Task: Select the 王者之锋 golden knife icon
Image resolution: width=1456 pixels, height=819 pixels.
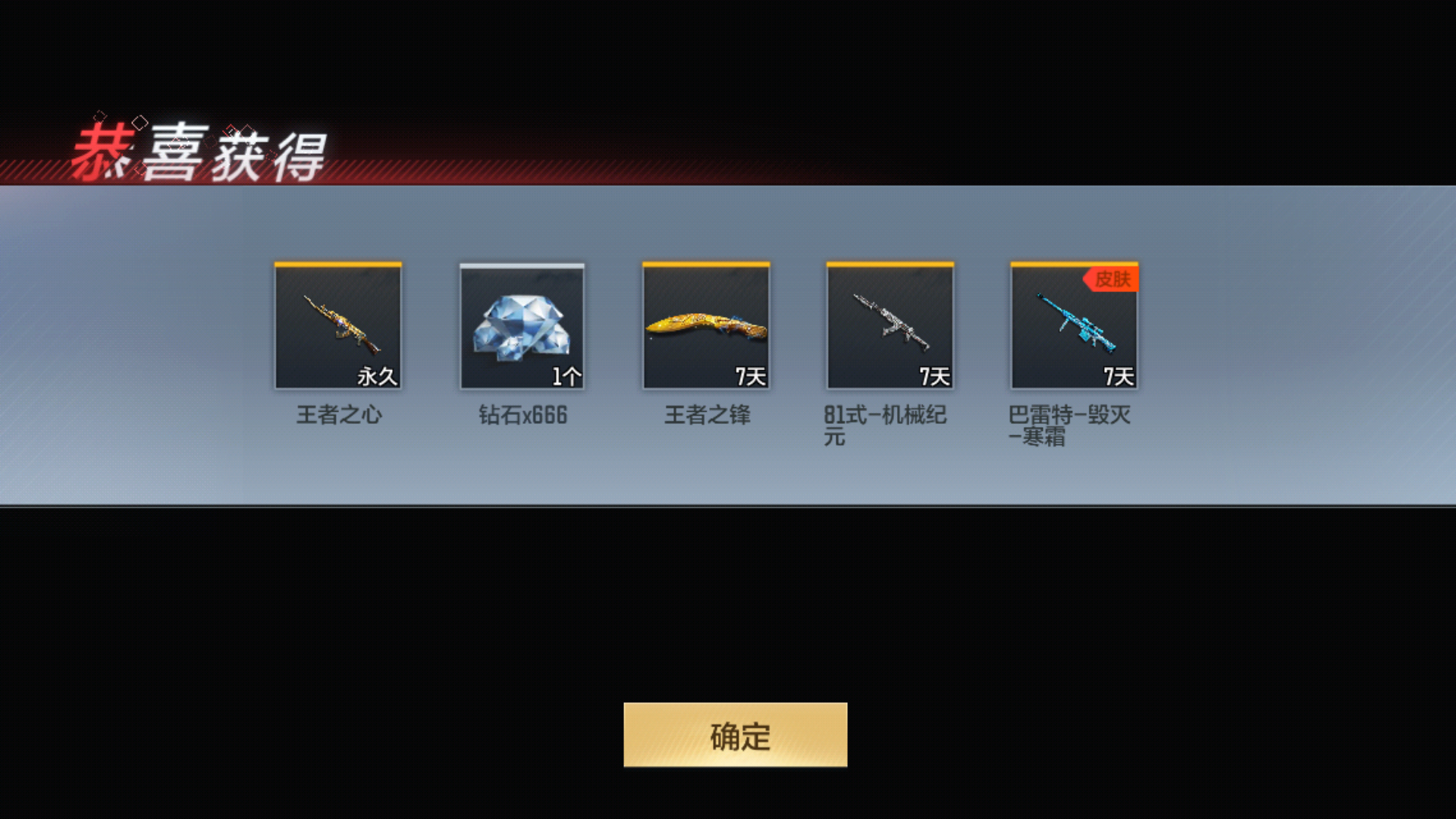Action: pyautogui.click(x=706, y=326)
